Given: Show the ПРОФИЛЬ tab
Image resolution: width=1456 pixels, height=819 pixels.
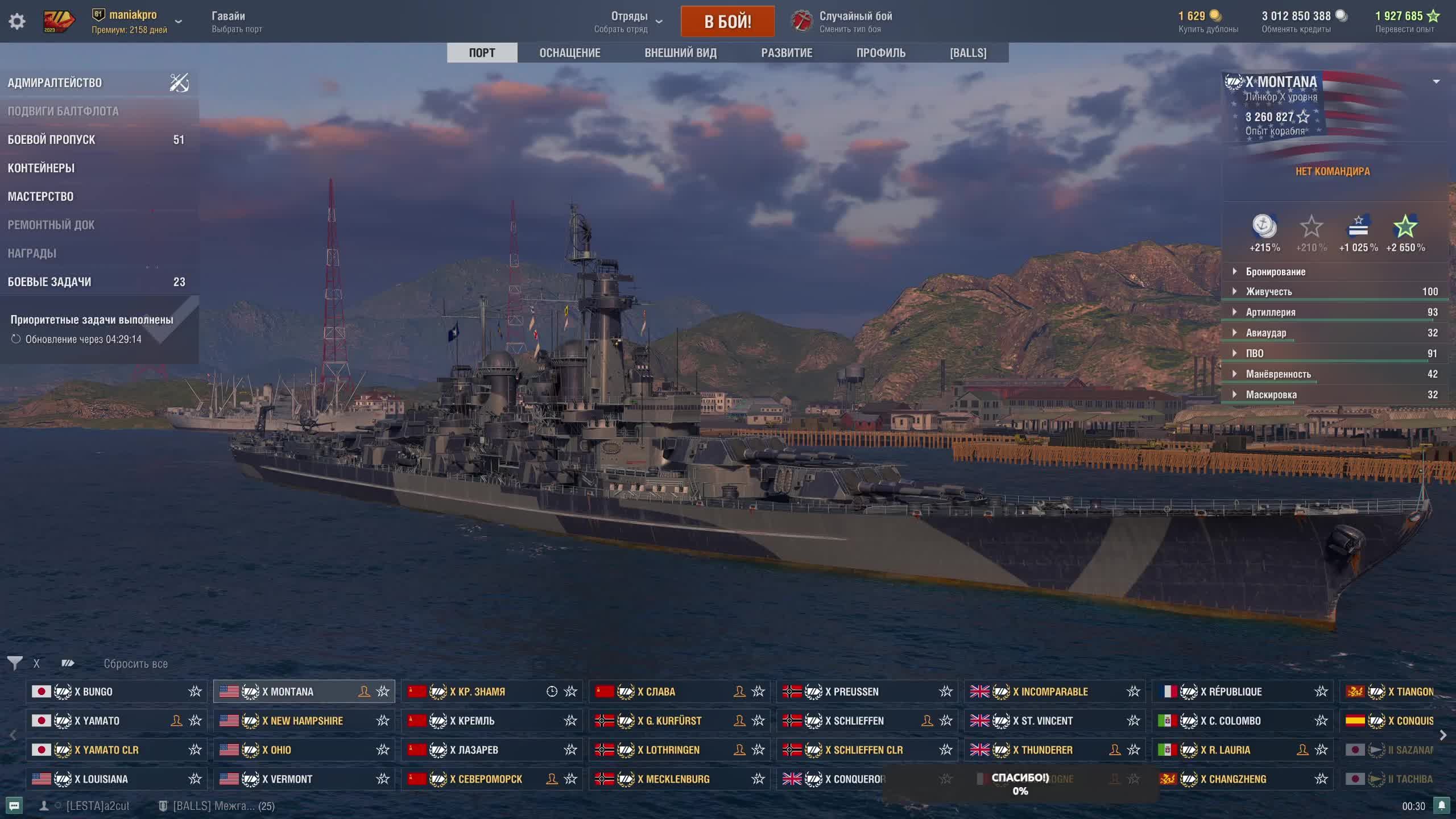Looking at the screenshot, I should click(880, 53).
